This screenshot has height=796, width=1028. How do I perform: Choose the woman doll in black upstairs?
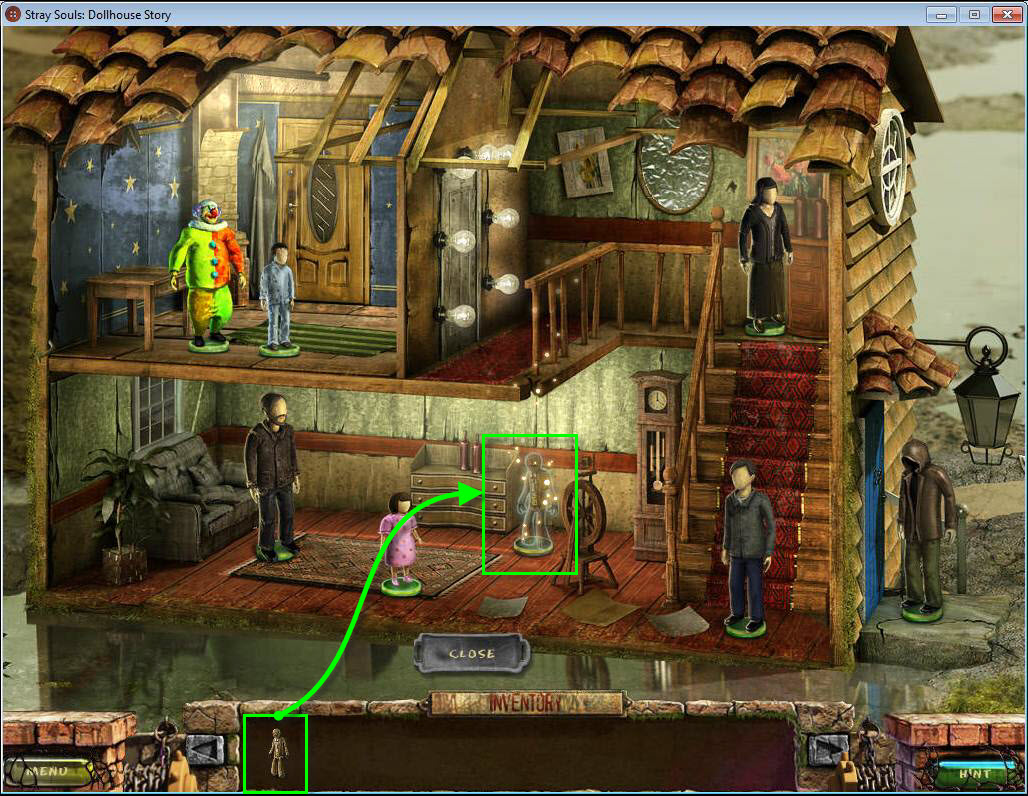pos(765,256)
